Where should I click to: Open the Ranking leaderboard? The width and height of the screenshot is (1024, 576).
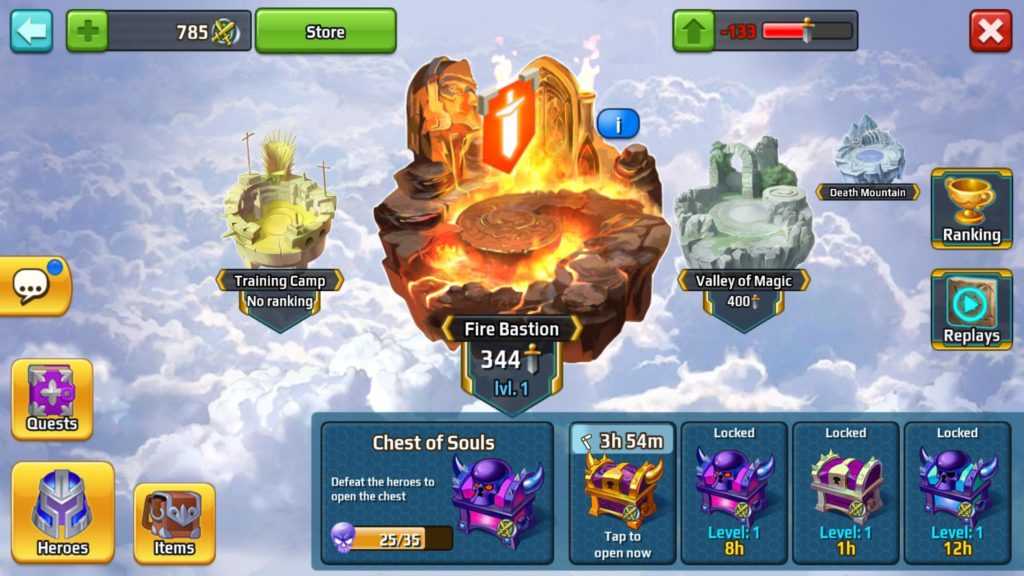[971, 208]
